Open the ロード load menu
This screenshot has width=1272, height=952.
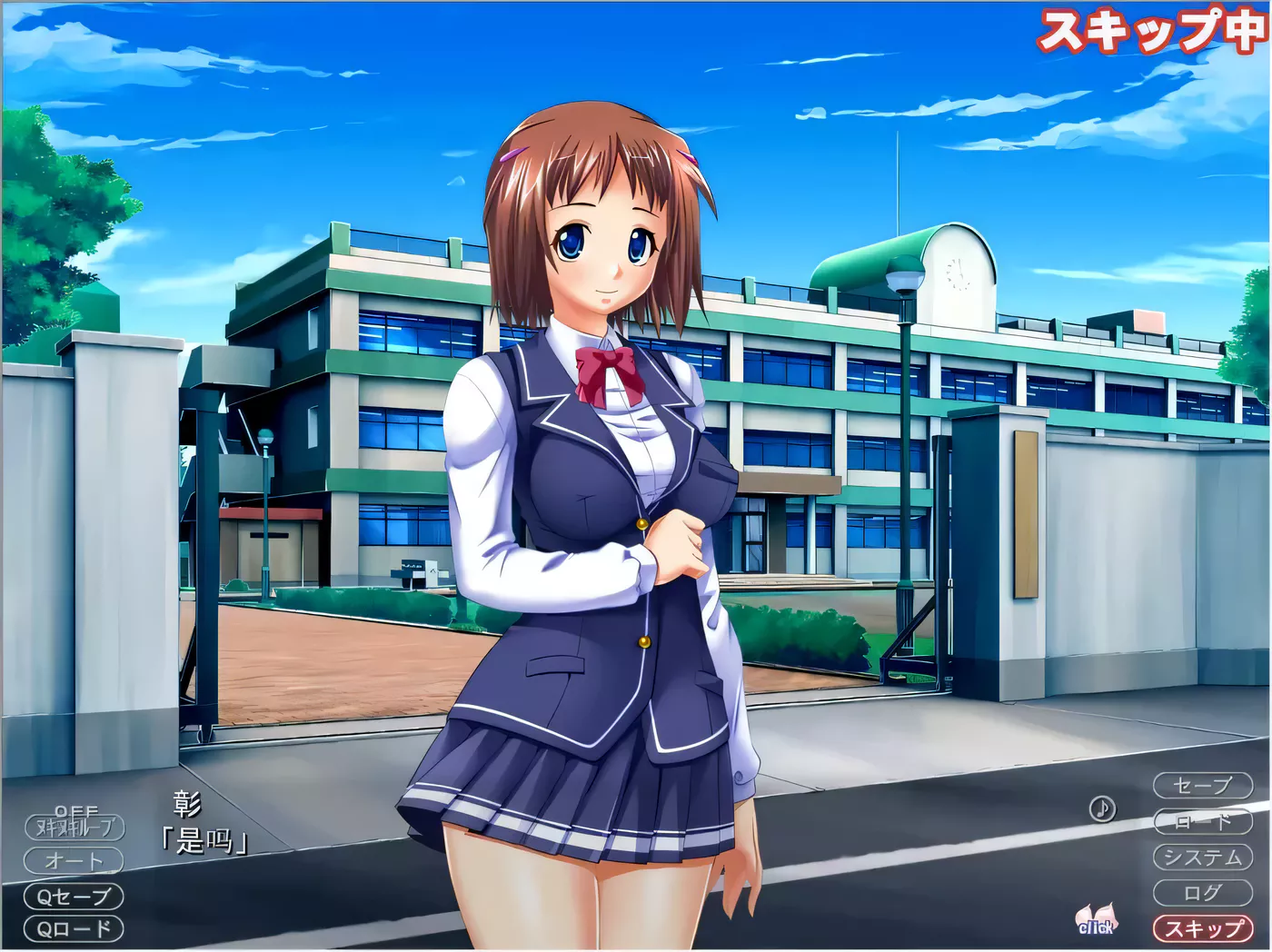(x=1202, y=821)
